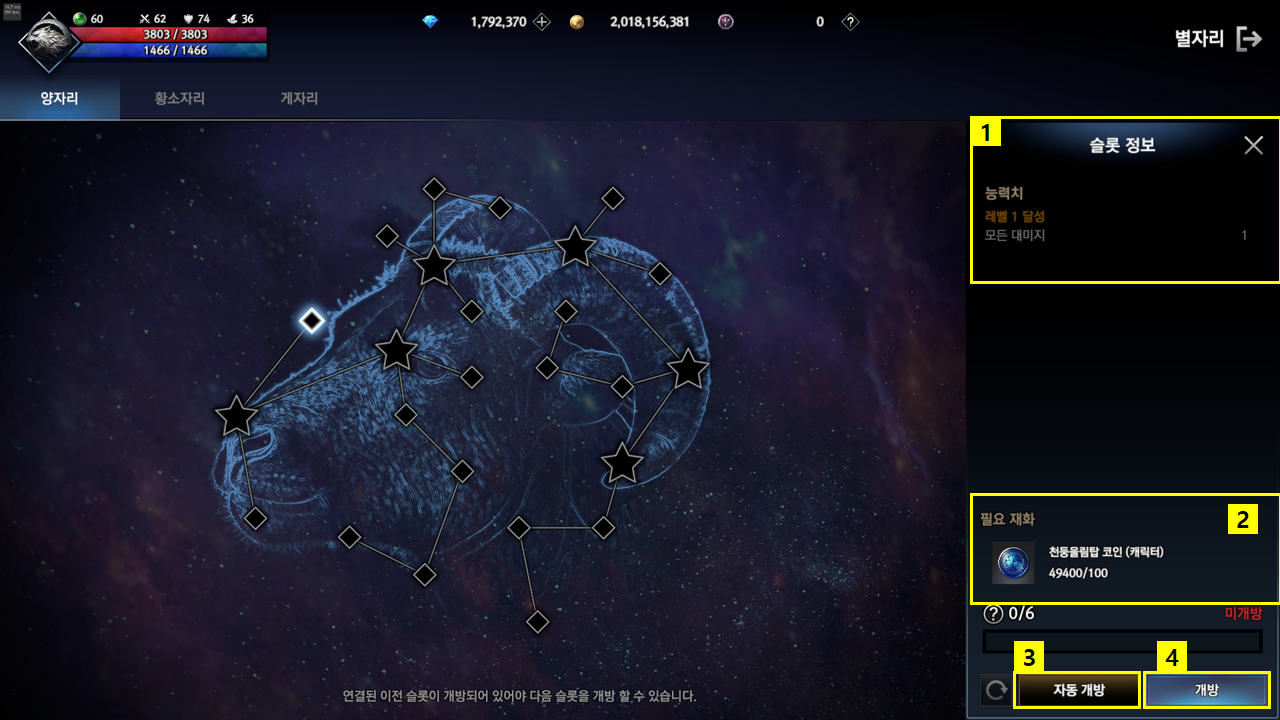Viewport: 1280px width, 720px height.
Task: Switch to the 게자리 tab
Action: [299, 99]
